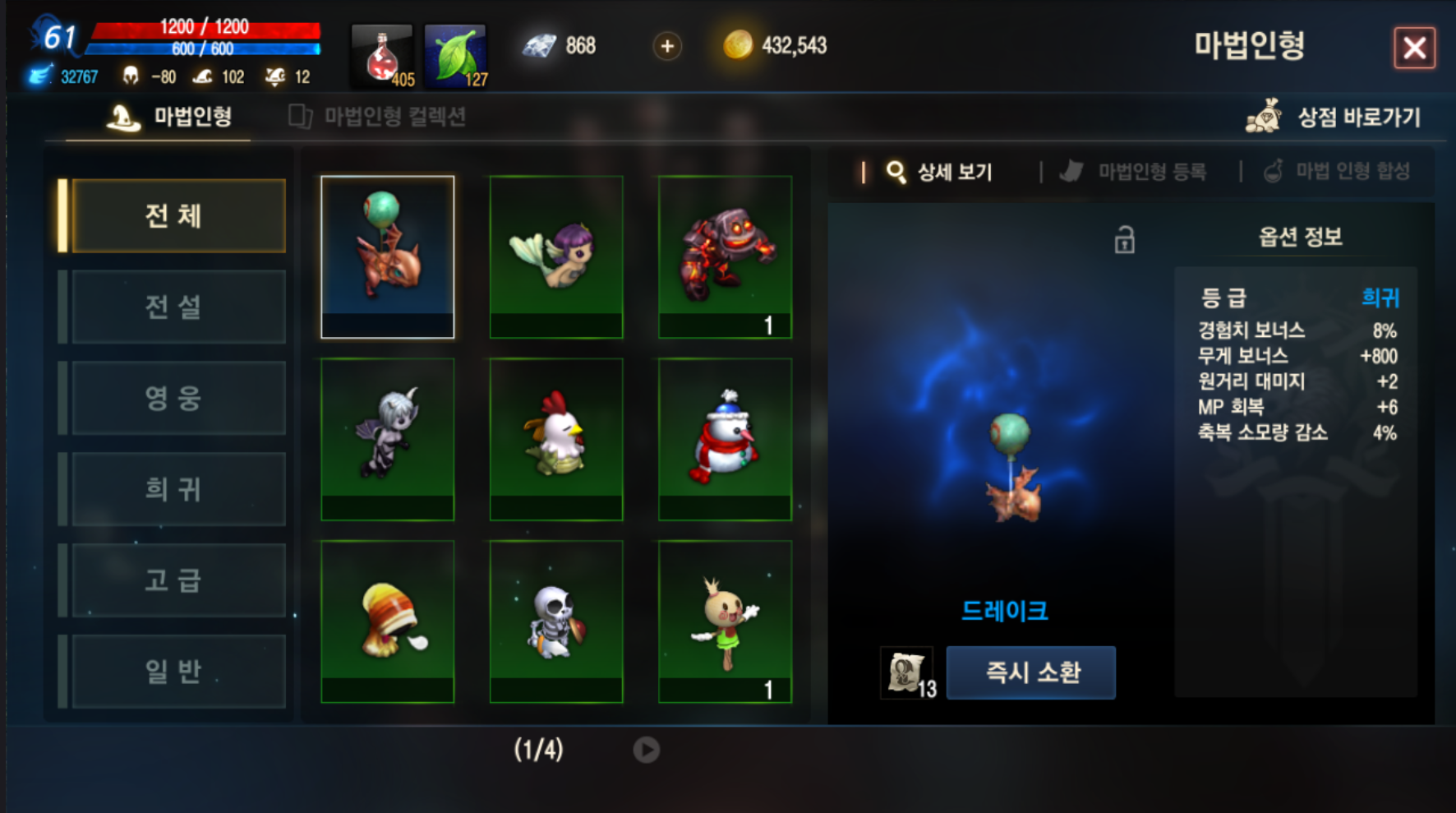Viewport: 1456px width, 813px height.
Task: Go to the next doll page
Action: click(x=646, y=750)
